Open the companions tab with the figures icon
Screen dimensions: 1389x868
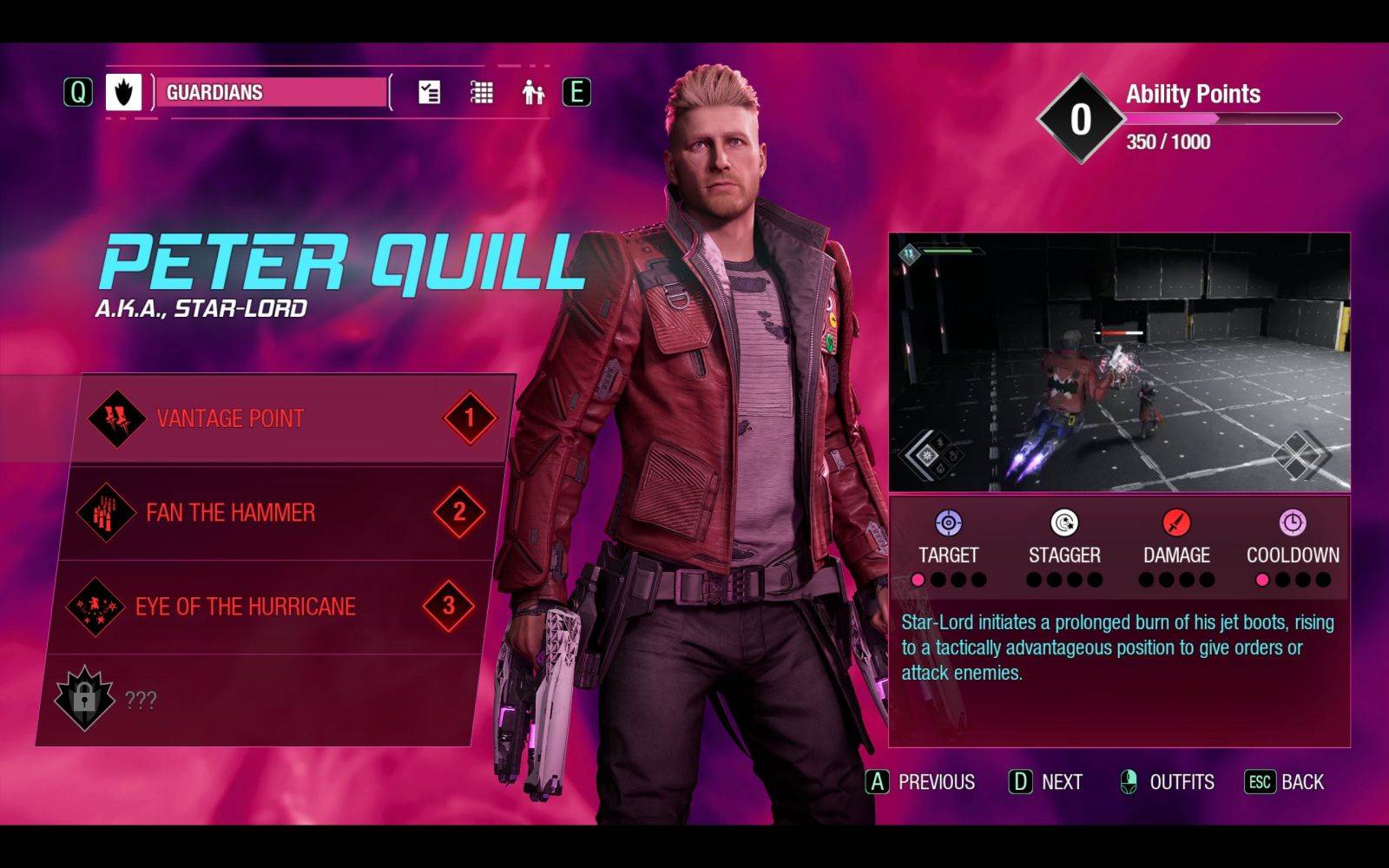point(532,90)
